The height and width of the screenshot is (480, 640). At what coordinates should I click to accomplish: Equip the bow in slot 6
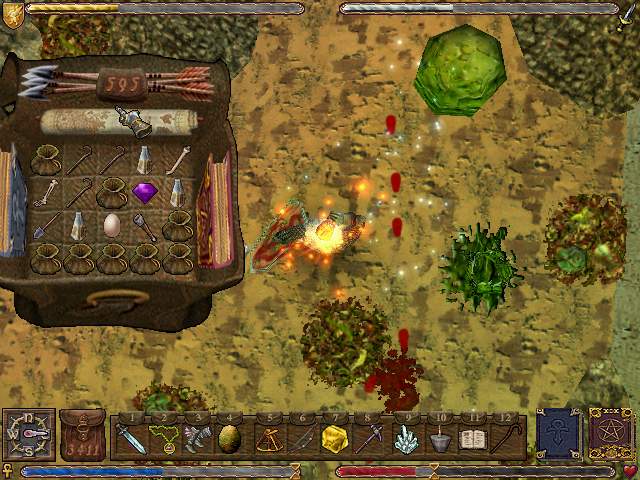302,438
